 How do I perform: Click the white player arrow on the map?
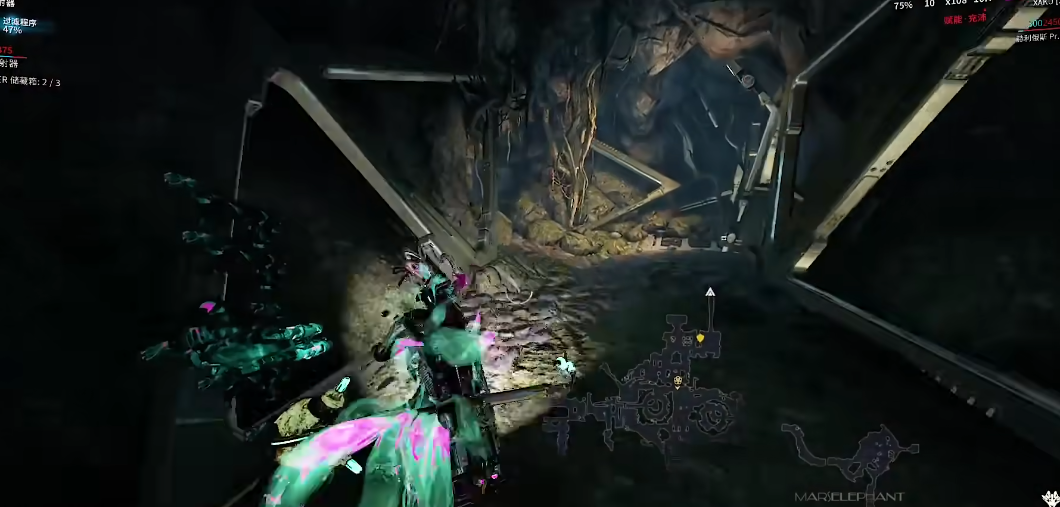709,292
